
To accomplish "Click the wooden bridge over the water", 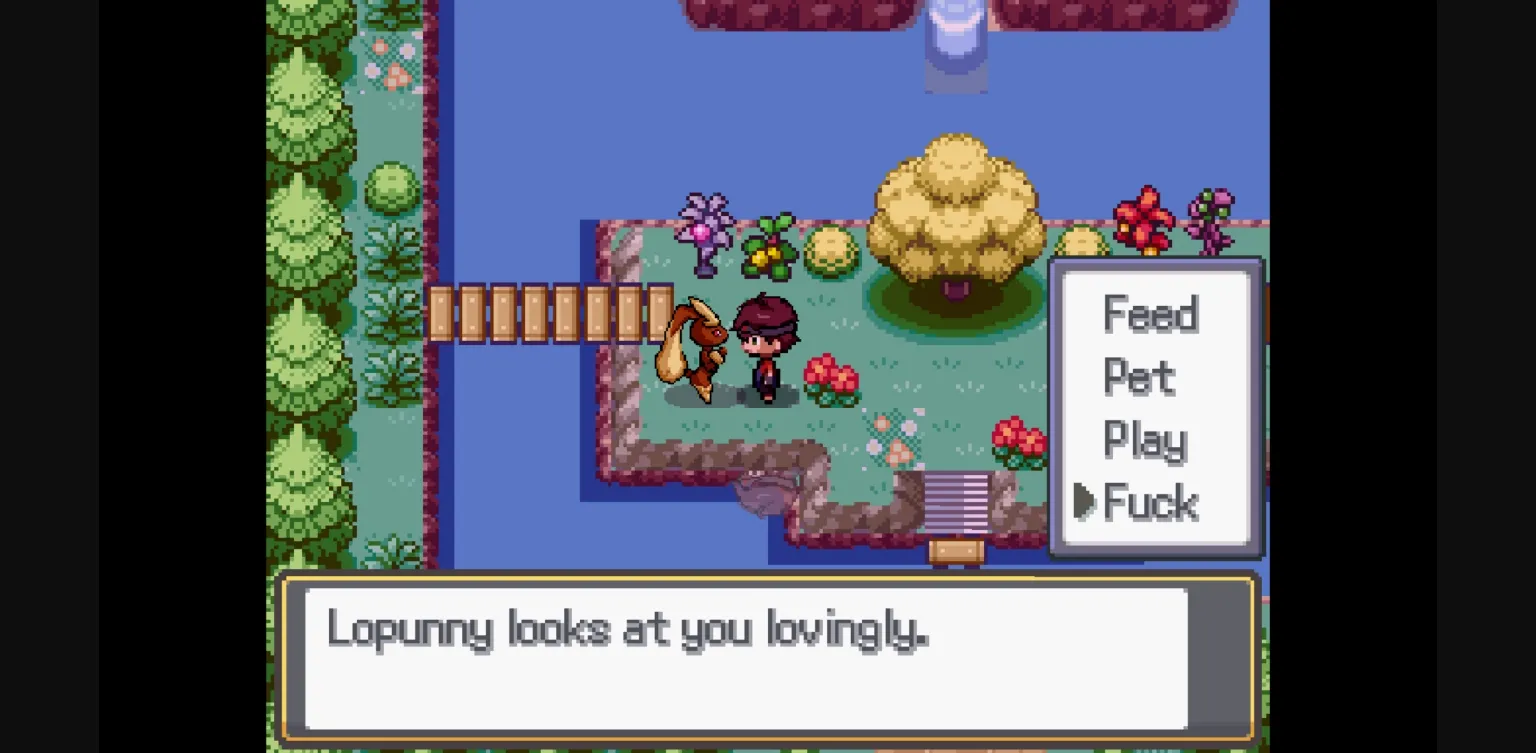I will coord(550,310).
